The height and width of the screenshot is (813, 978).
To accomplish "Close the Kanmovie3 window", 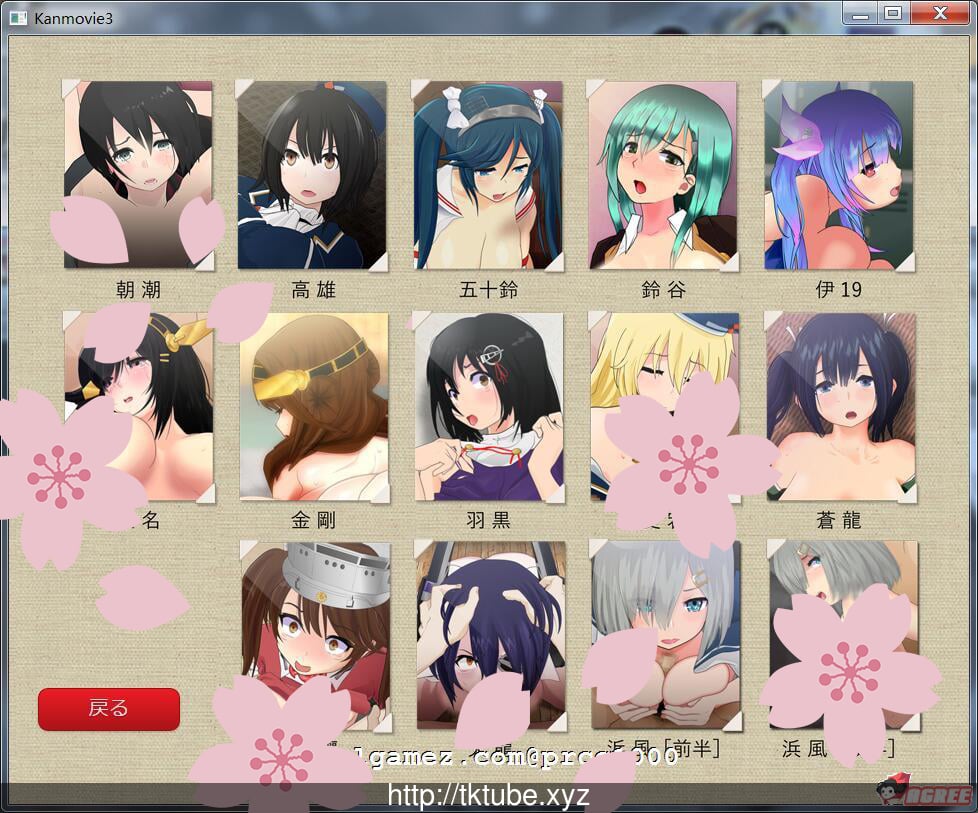I will (x=940, y=13).
